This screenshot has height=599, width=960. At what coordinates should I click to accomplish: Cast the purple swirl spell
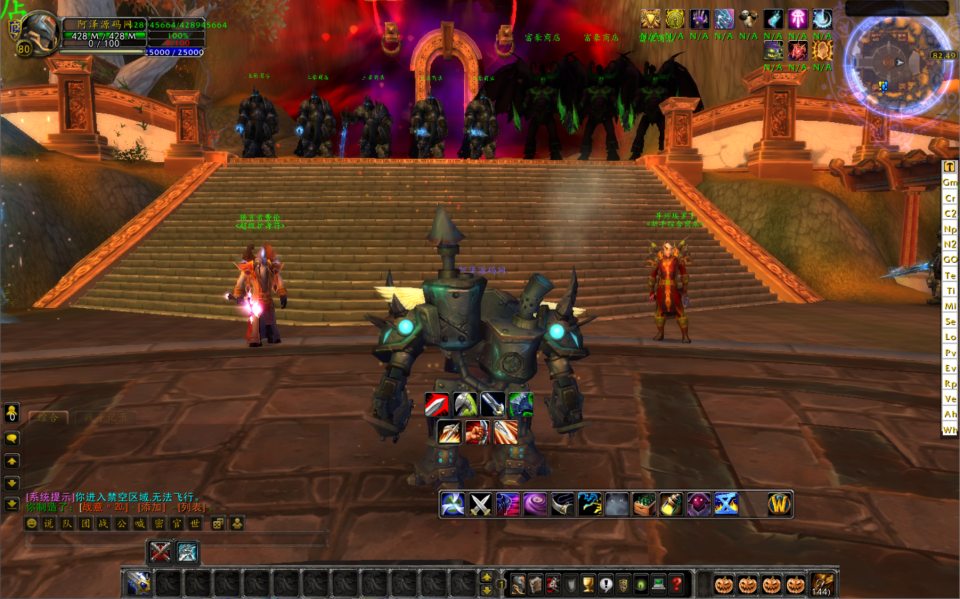pos(535,504)
